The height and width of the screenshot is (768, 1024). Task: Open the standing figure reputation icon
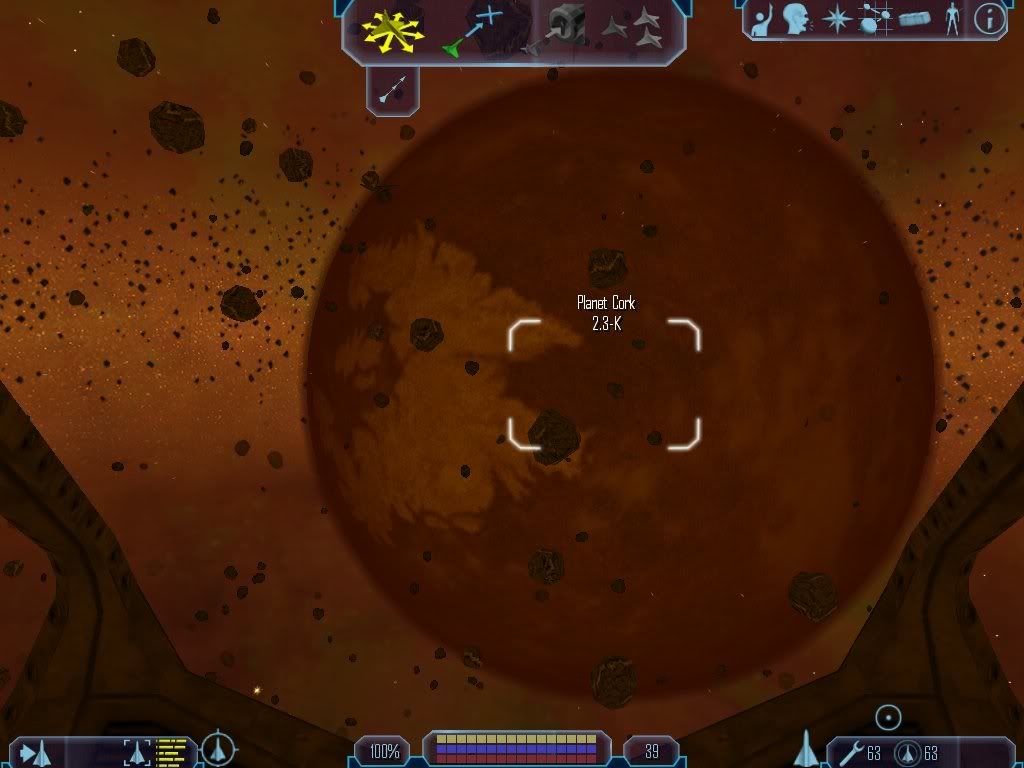[952, 20]
